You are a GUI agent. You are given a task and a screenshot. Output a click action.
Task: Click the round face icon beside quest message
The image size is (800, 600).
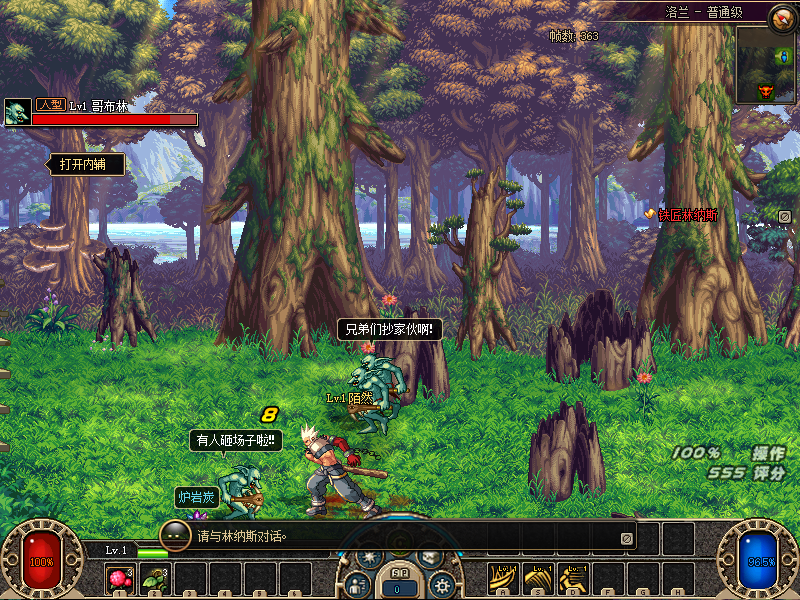point(175,535)
